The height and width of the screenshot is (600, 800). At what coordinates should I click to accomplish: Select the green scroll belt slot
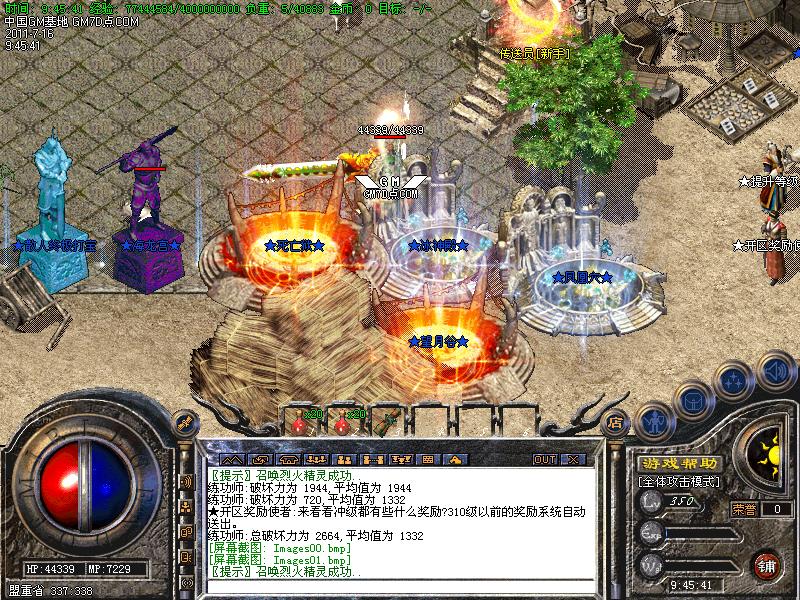(x=383, y=424)
